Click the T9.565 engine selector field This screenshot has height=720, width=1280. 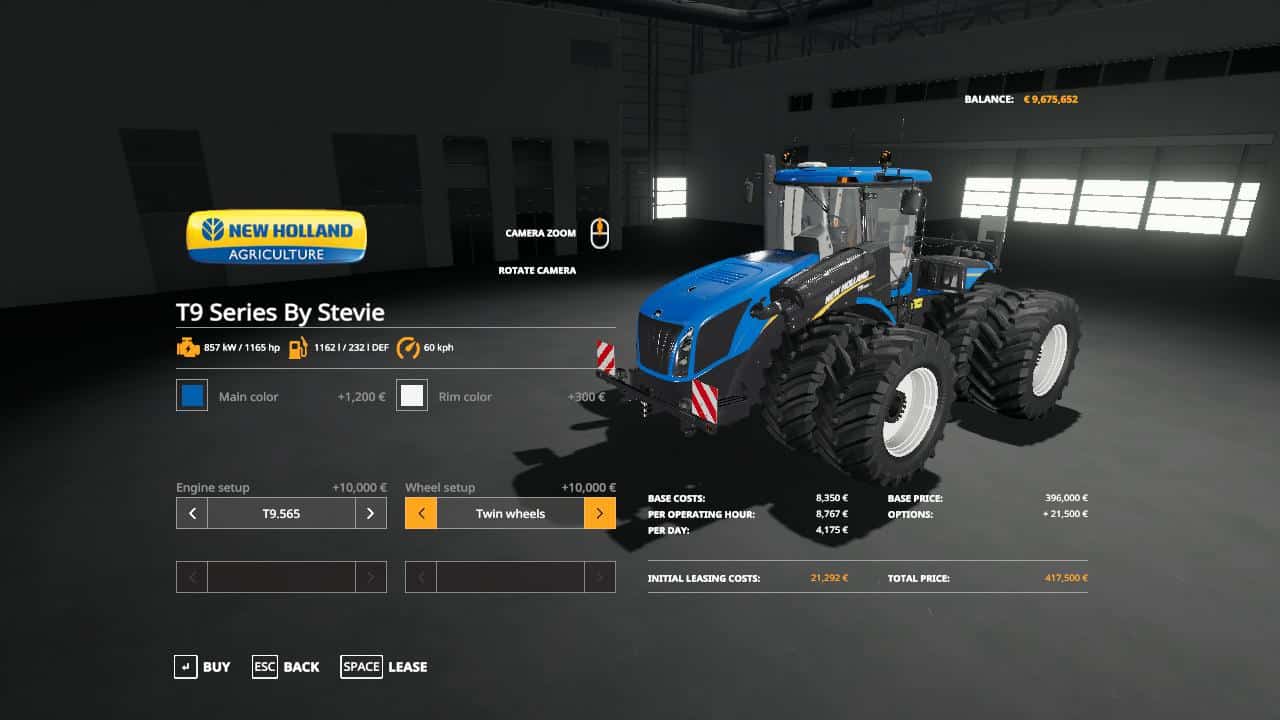[x=280, y=512]
